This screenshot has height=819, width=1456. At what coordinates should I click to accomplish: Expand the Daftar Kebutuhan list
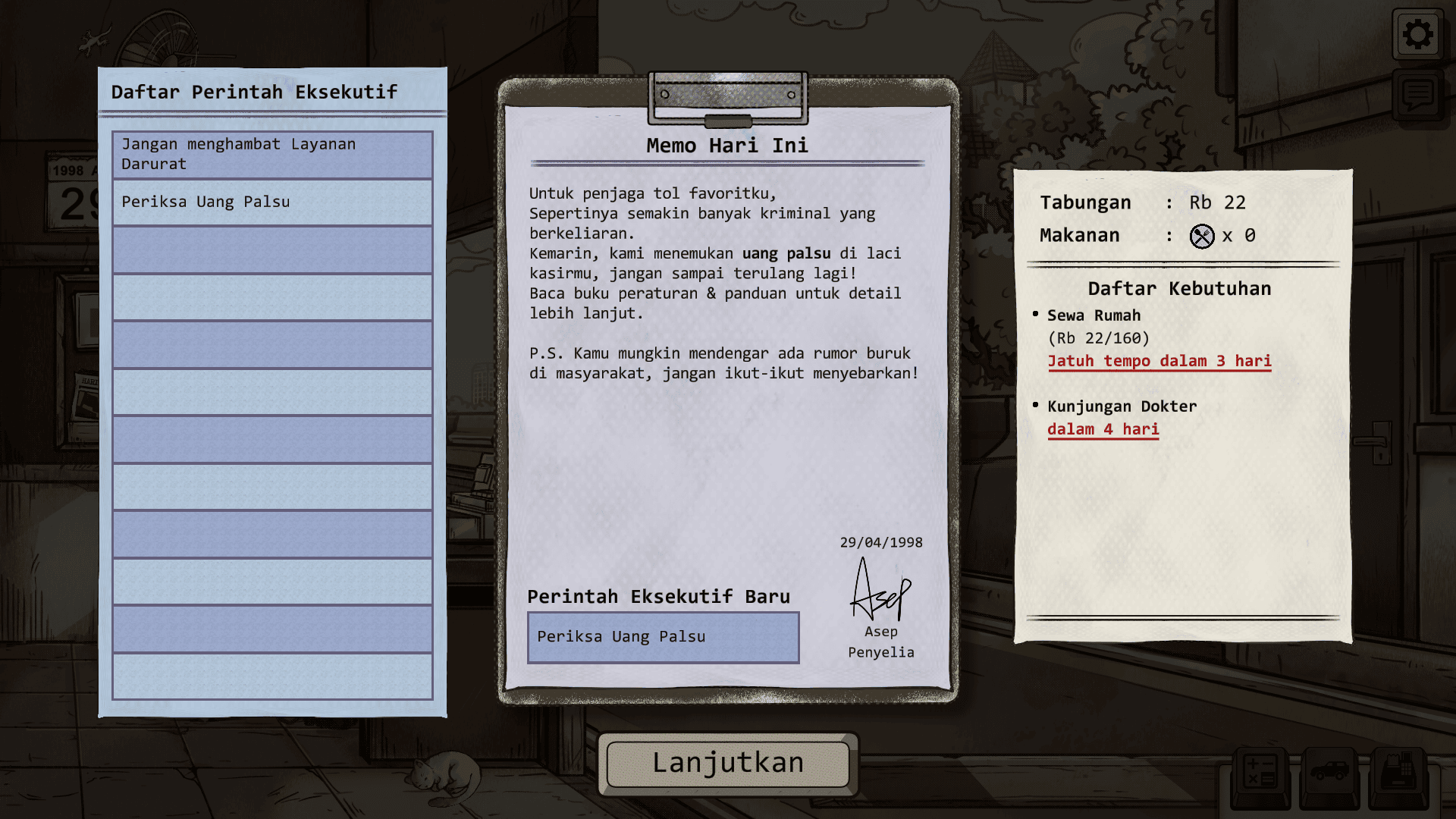coord(1178,289)
